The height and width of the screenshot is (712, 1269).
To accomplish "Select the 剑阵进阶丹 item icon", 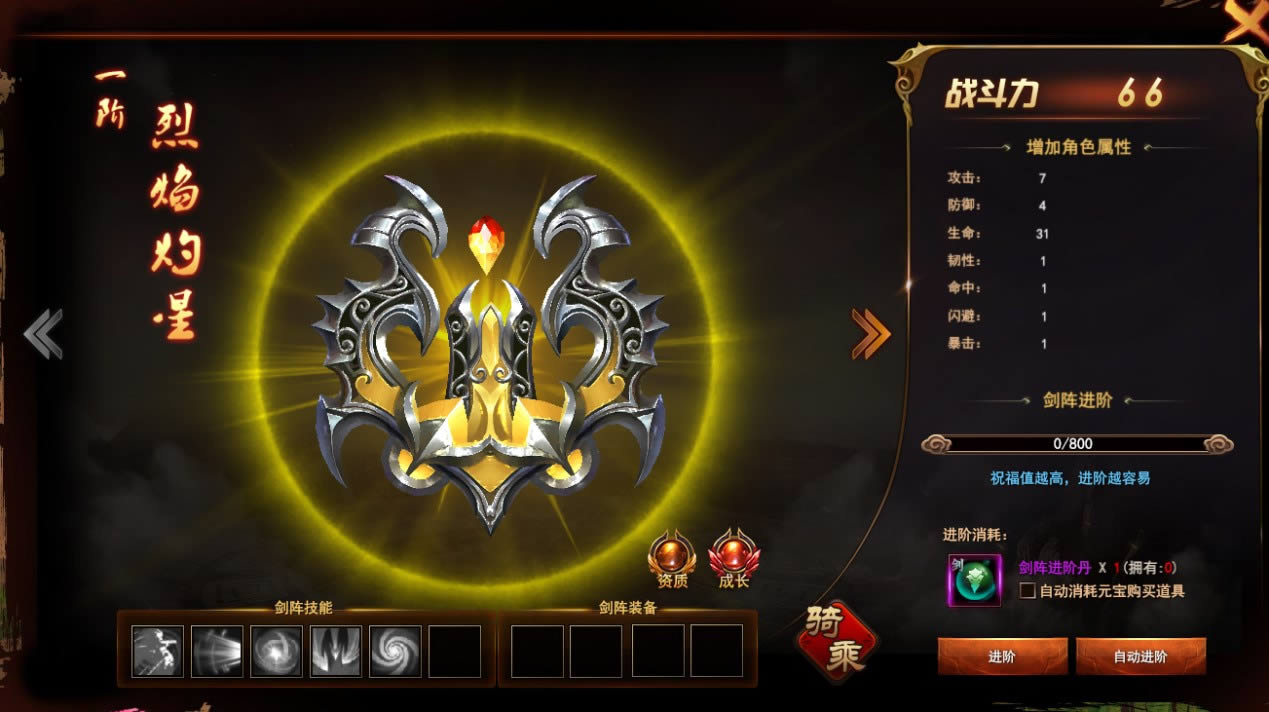I will coord(974,580).
